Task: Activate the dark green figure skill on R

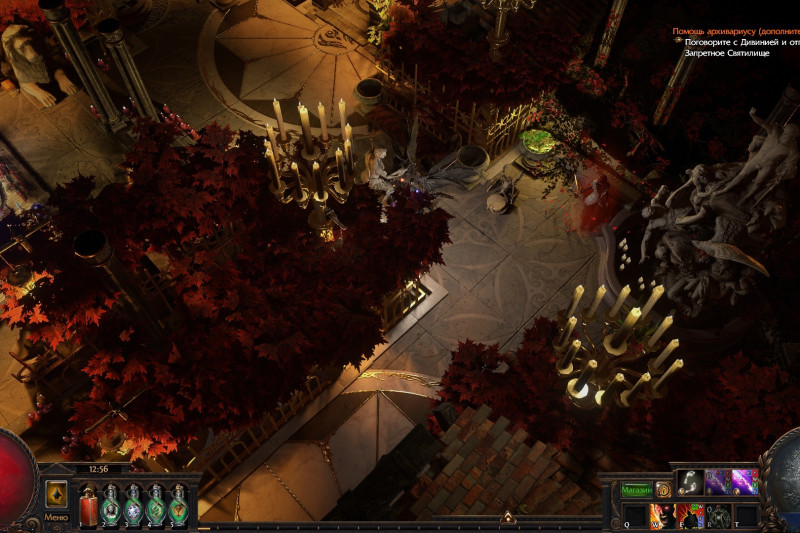Action: (x=718, y=516)
